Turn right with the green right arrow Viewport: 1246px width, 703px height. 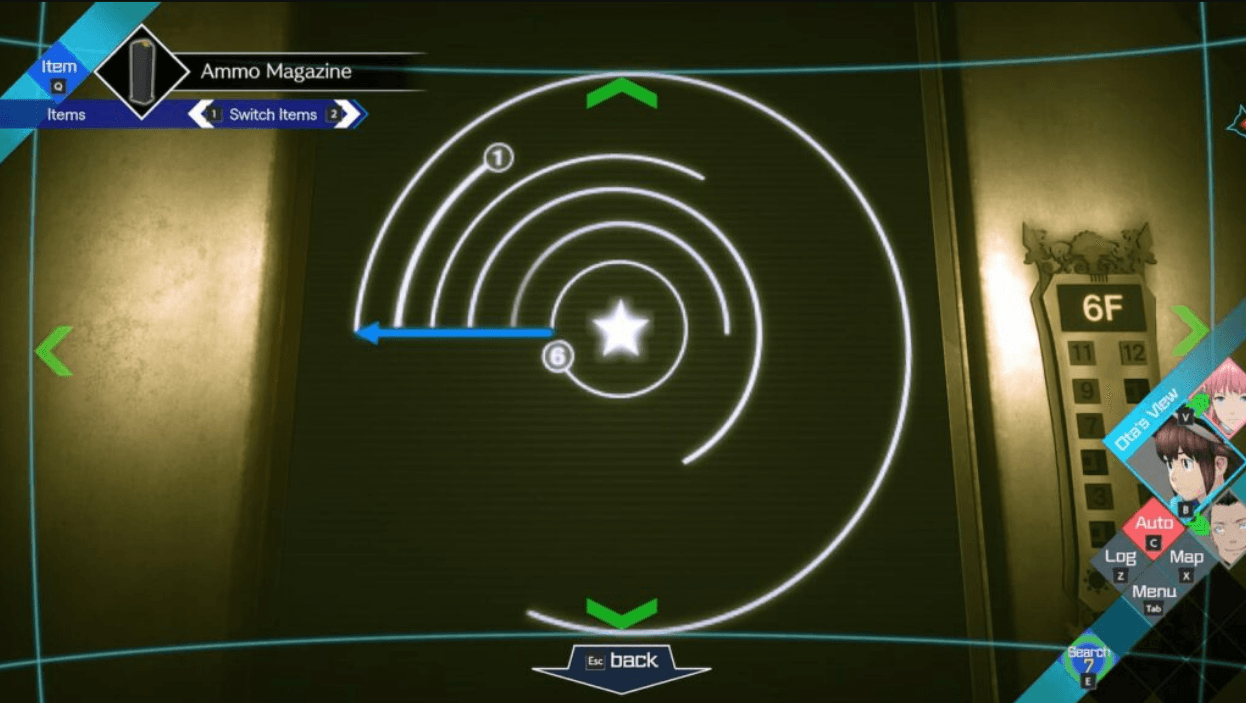[x=1190, y=330]
